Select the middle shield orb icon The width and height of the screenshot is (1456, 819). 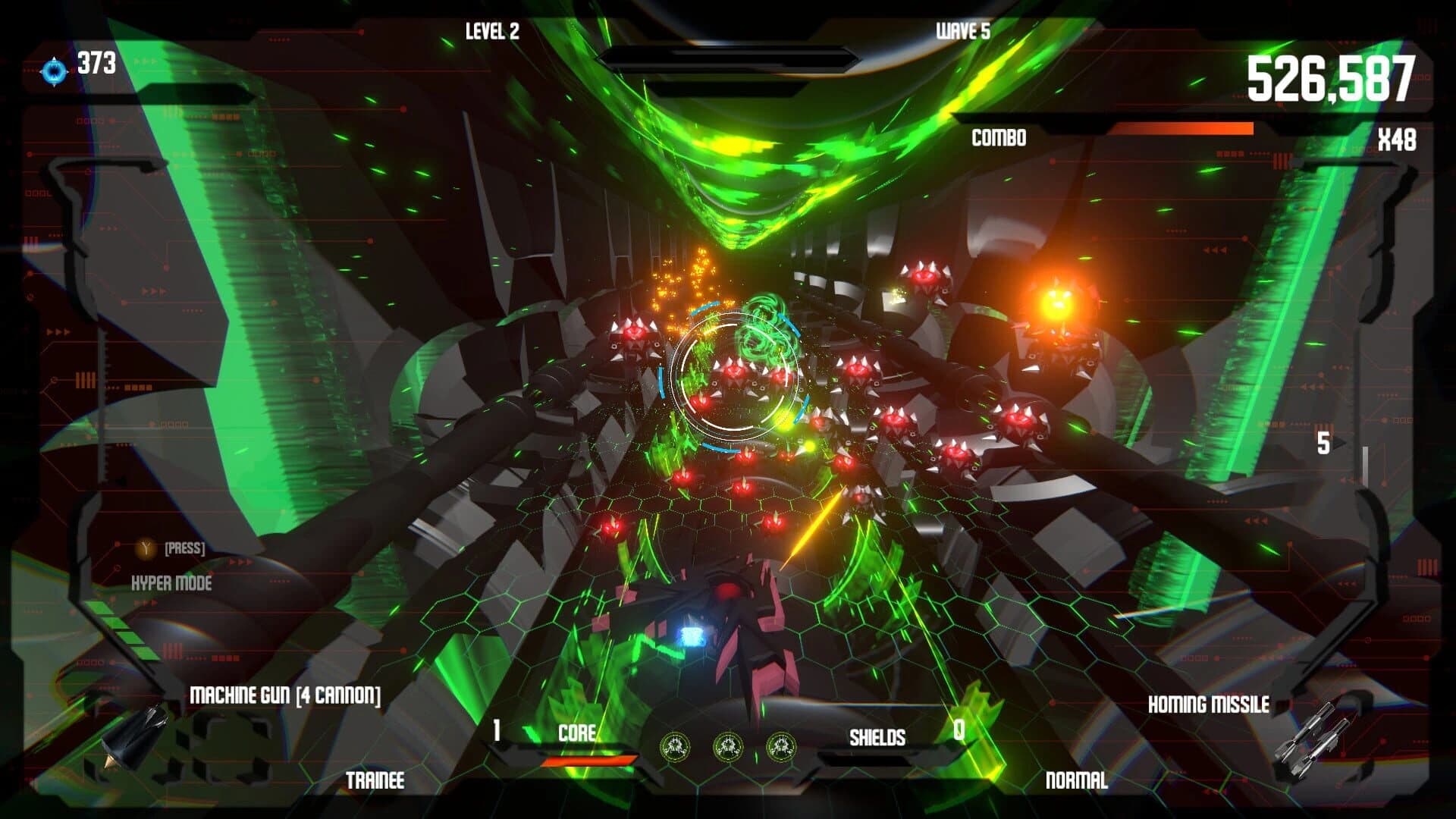[728, 744]
